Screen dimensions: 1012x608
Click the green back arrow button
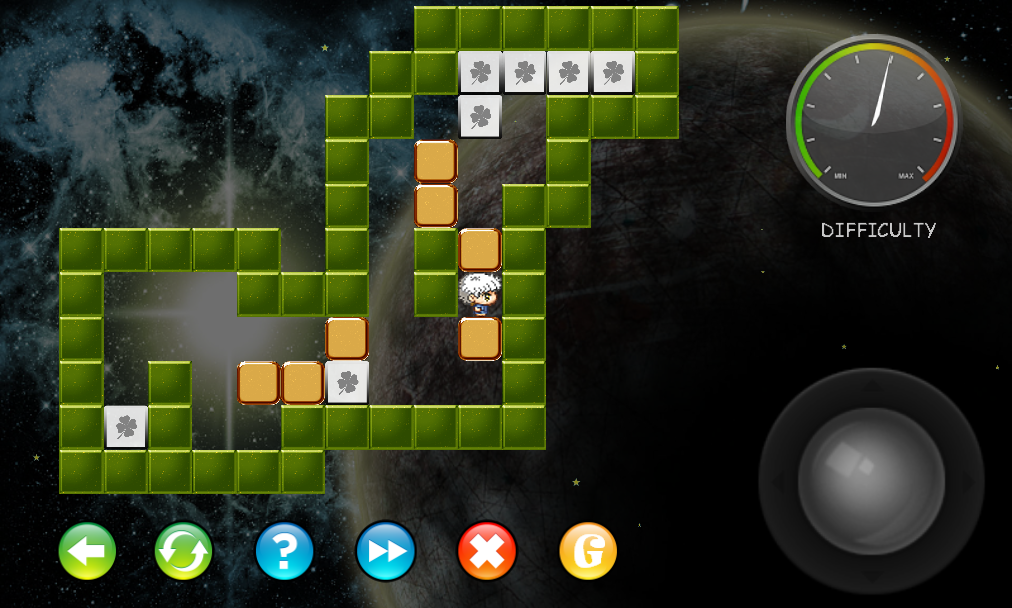click(x=87, y=551)
